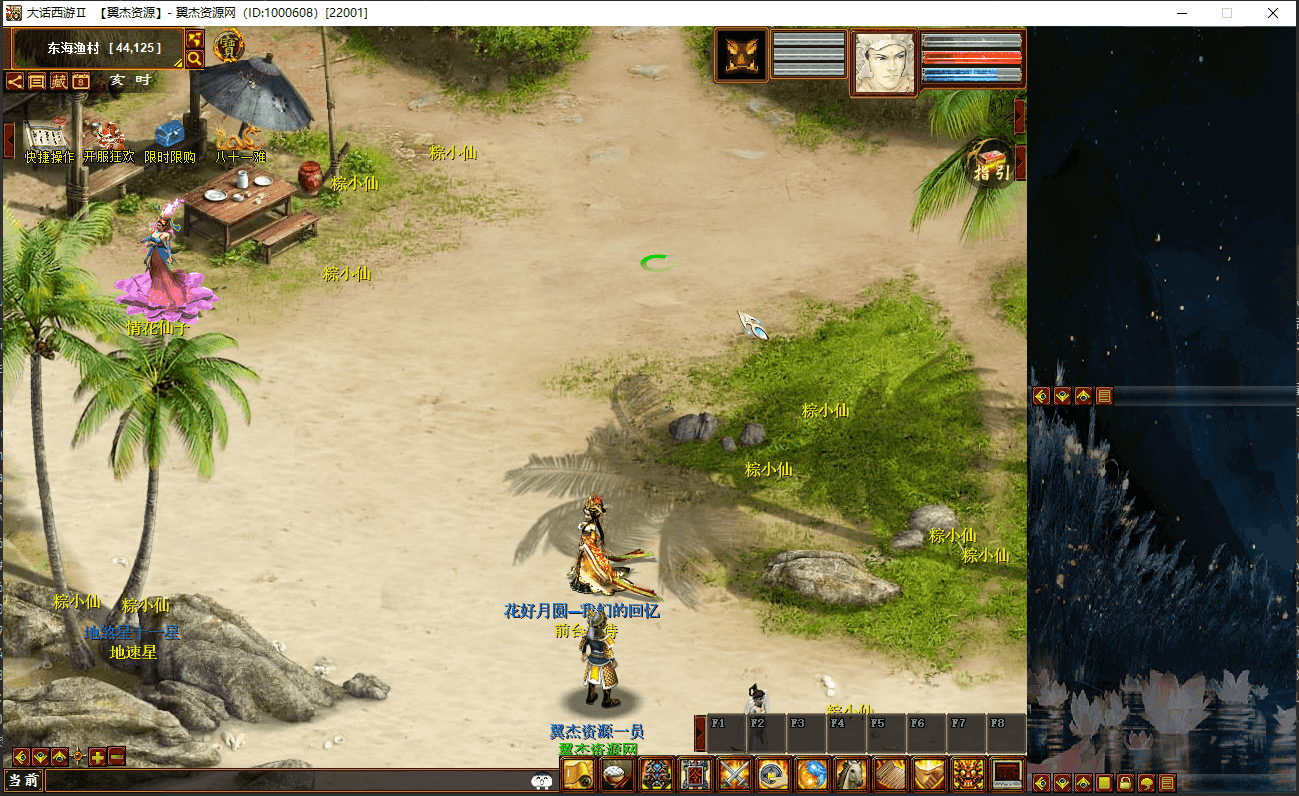Open the rice bowl inventory icon
The width and height of the screenshot is (1299, 796).
617,775
